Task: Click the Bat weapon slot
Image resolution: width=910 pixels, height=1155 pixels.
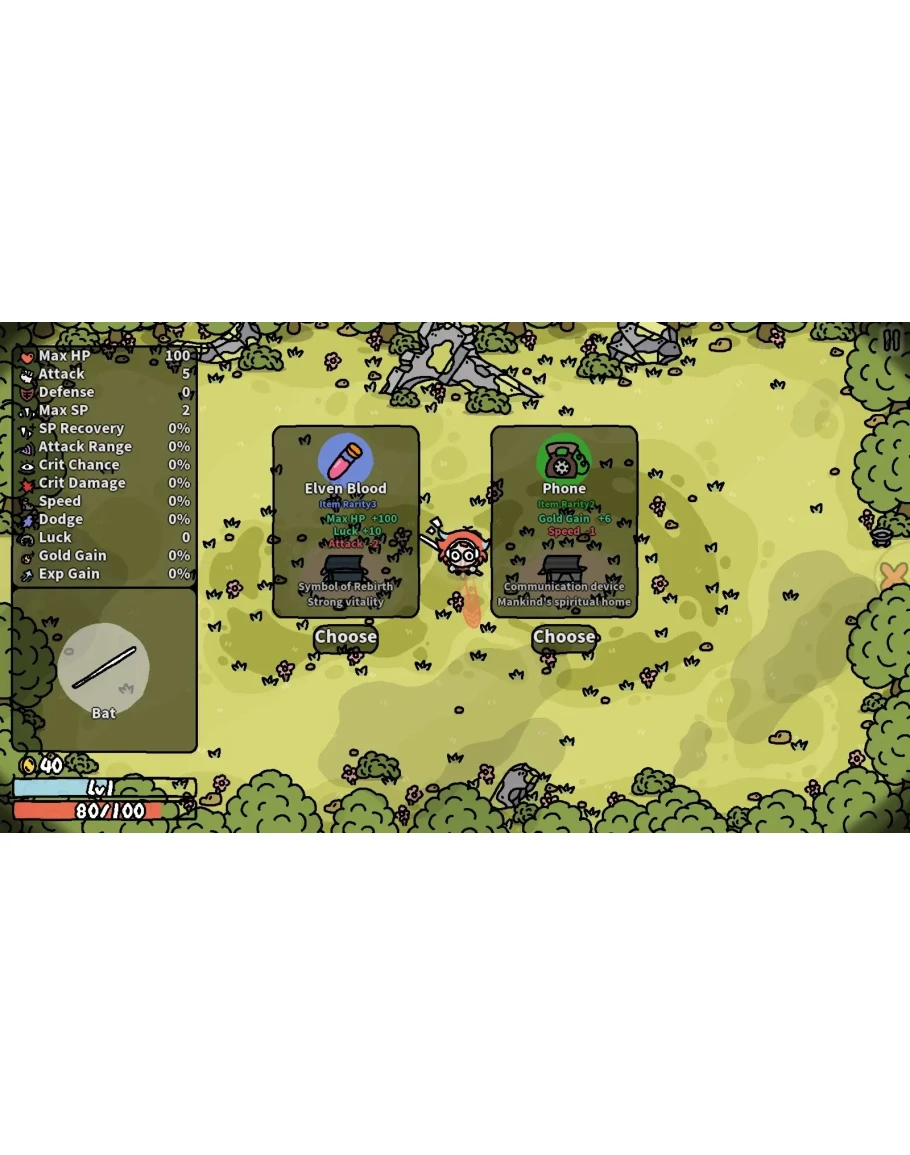Action: click(x=104, y=669)
